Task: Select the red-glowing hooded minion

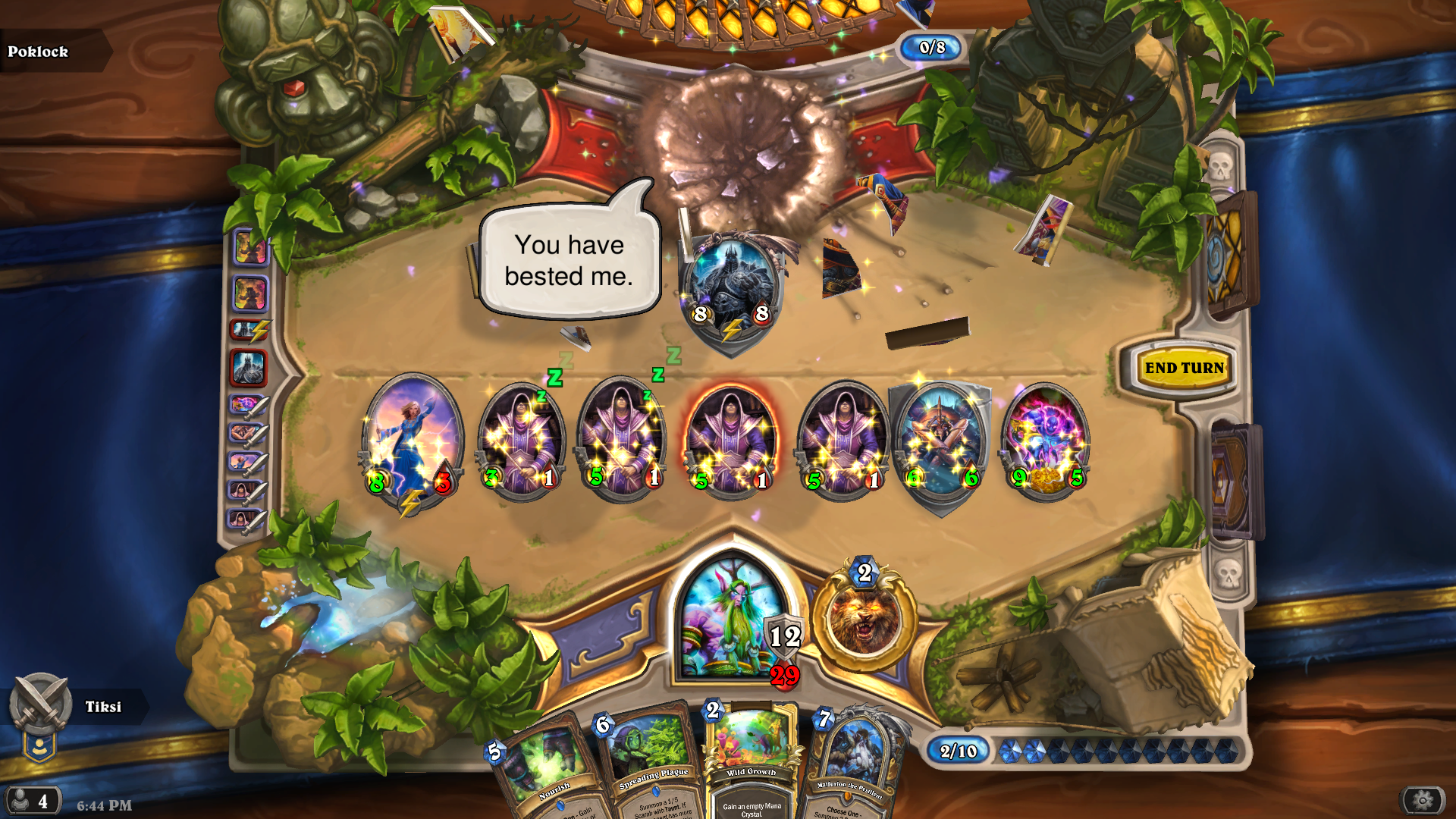Action: click(x=730, y=441)
